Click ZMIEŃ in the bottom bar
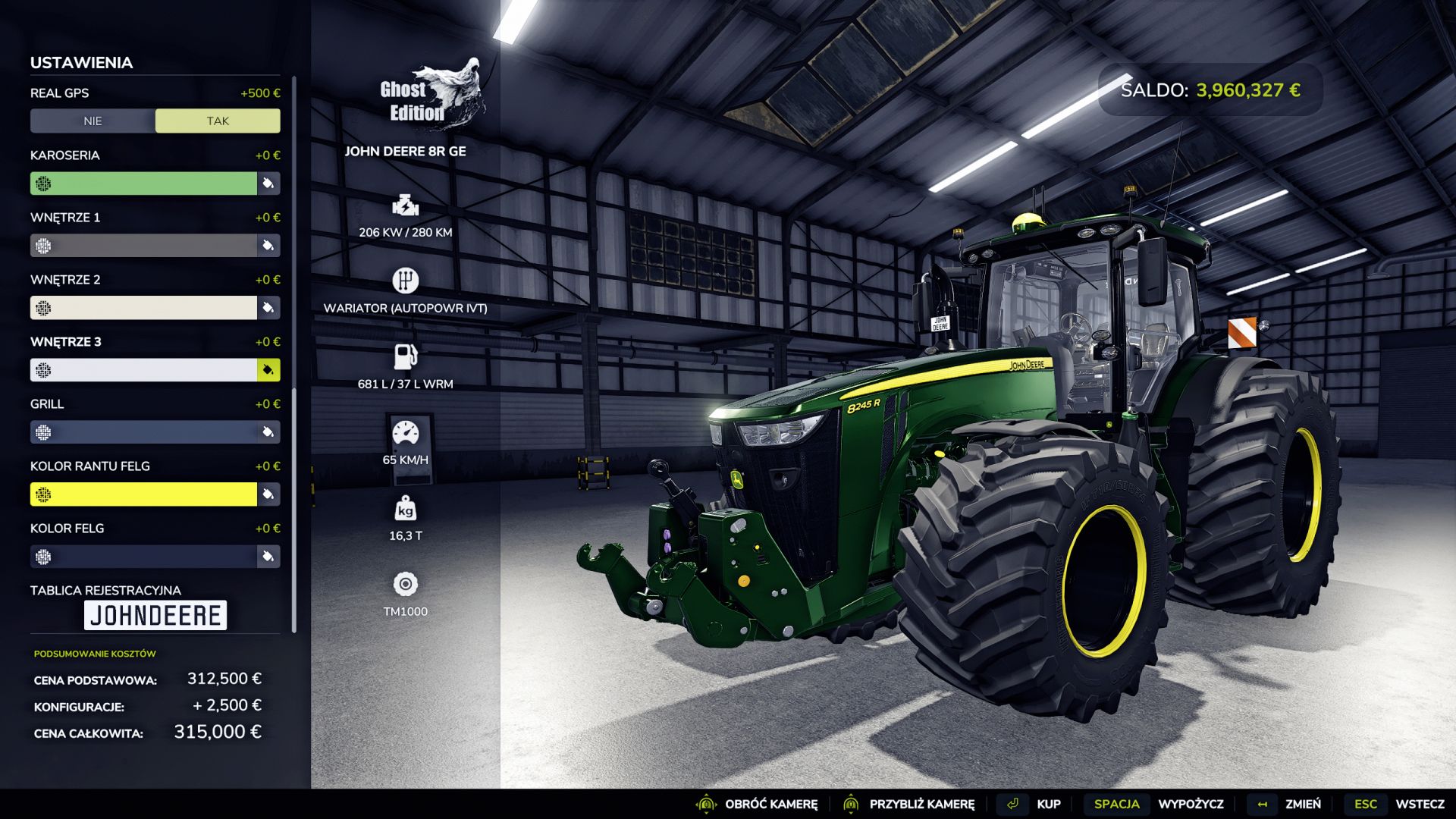Image resolution: width=1456 pixels, height=819 pixels. [1301, 803]
